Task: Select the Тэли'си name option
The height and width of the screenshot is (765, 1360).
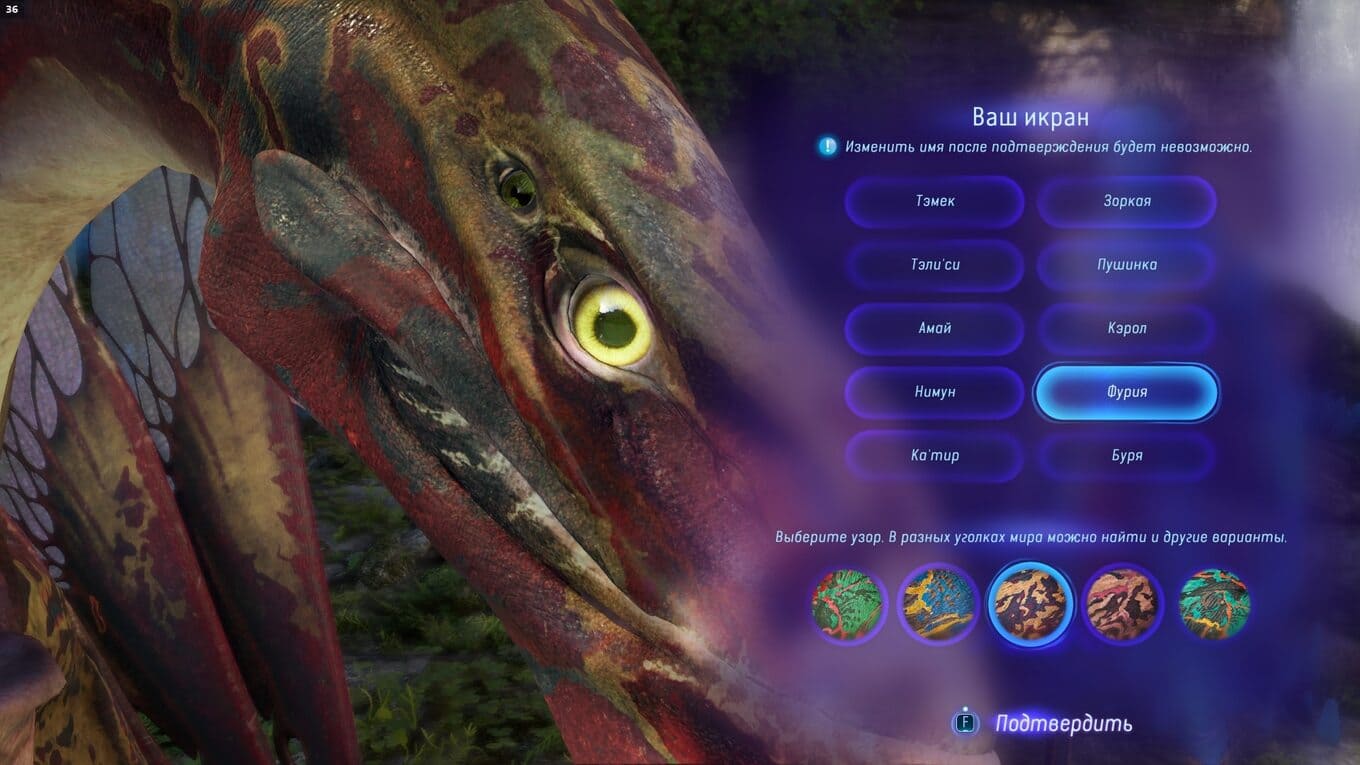Action: coord(934,265)
